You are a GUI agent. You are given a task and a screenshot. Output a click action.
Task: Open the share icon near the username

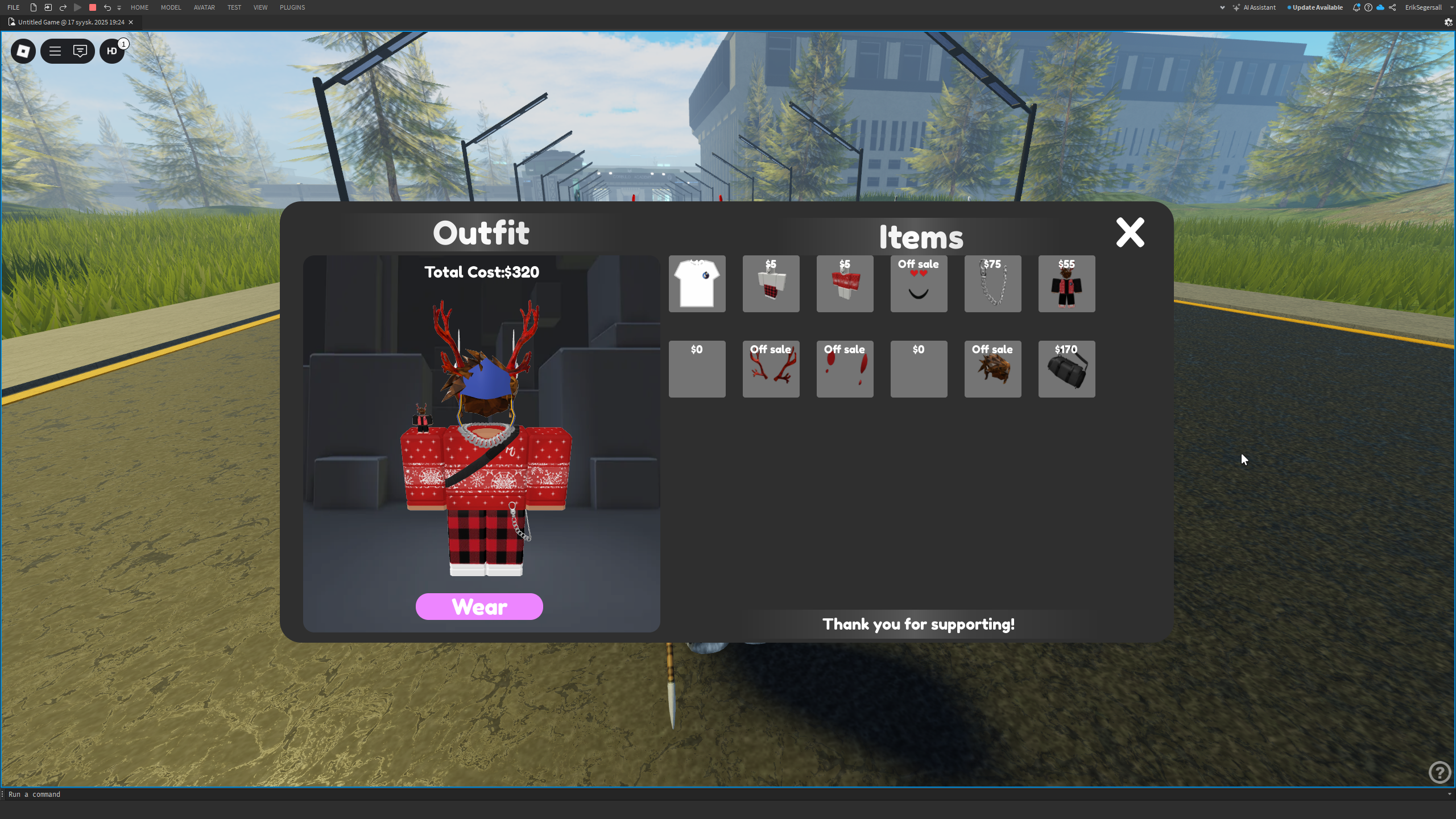pyautogui.click(x=1393, y=7)
